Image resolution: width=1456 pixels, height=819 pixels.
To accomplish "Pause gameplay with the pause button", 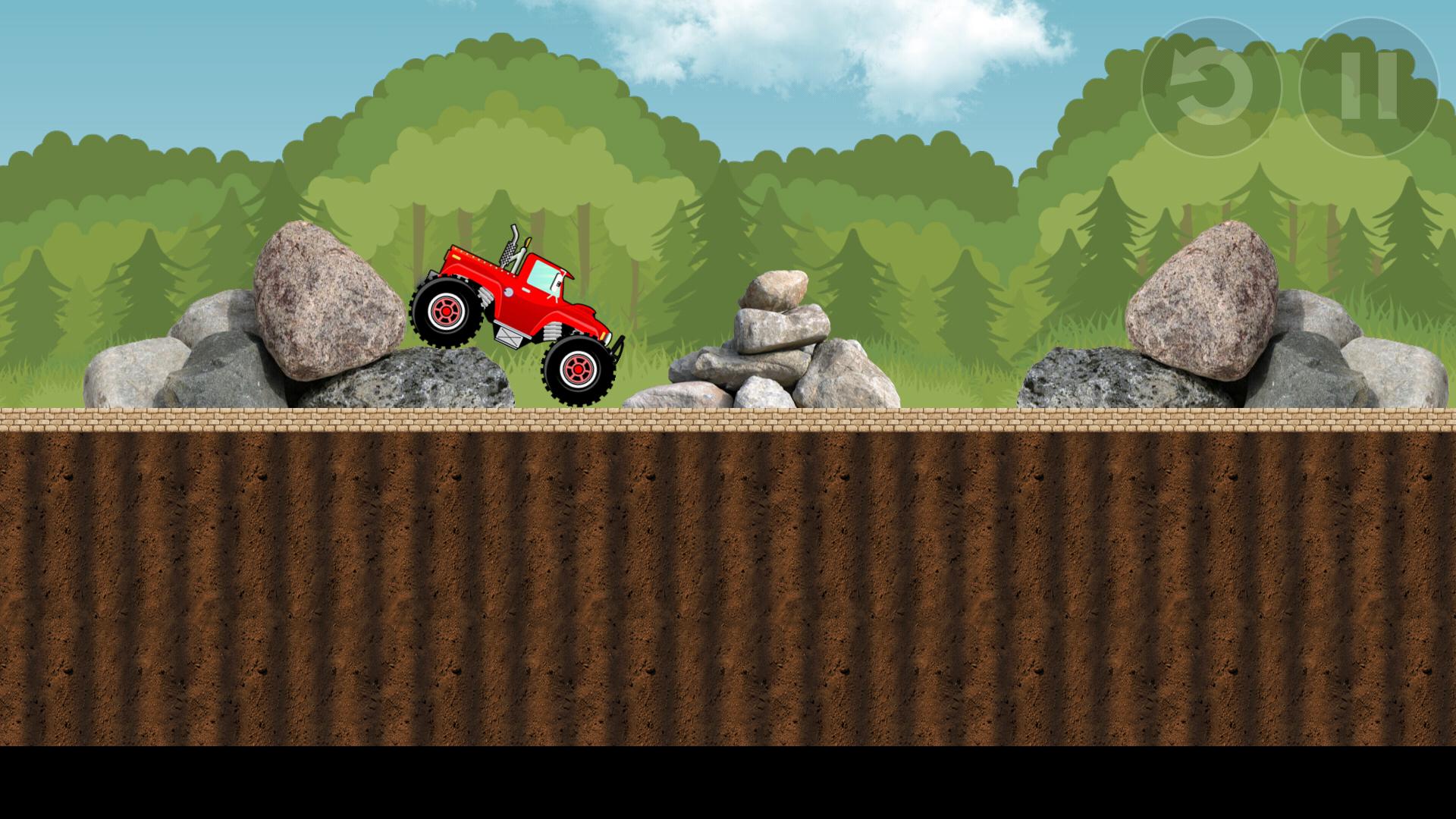I will 1370,83.
